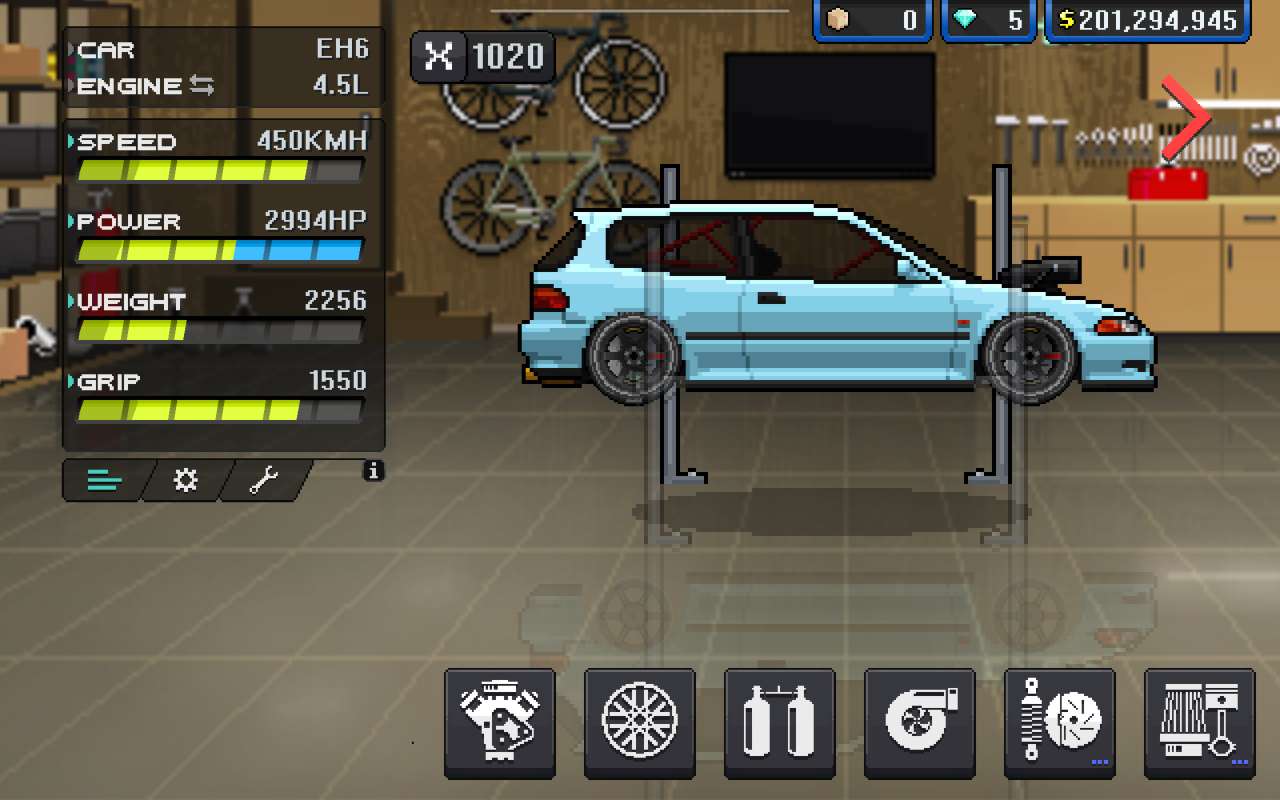Open the diamonds currency counter
Viewport: 1280px width, 800px height.
tap(988, 20)
